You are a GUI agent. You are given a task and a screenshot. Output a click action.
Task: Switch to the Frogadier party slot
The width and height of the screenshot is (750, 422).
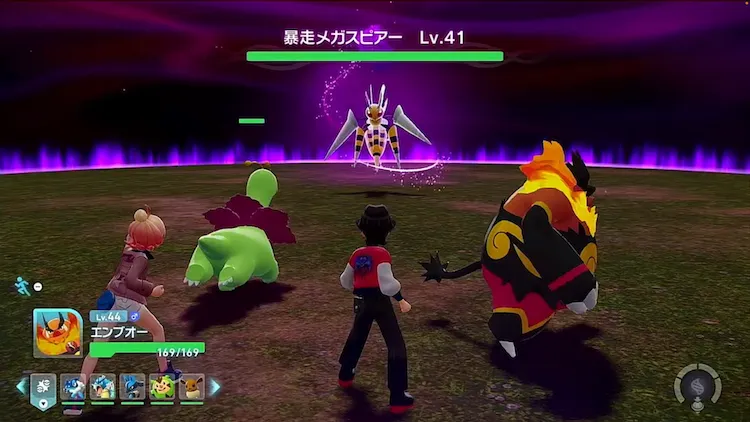point(73,387)
